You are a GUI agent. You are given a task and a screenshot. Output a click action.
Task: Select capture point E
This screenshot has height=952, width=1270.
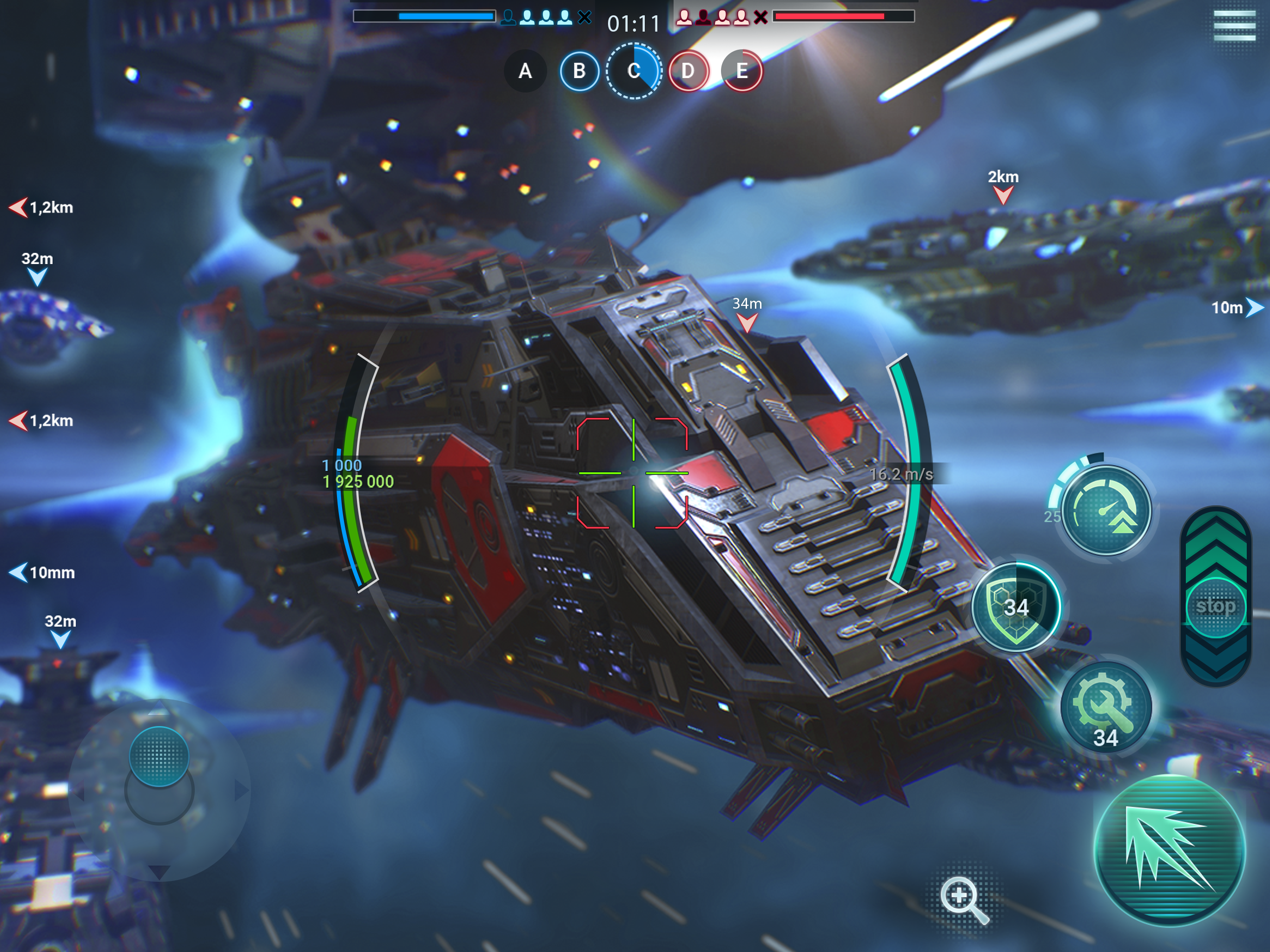click(742, 71)
